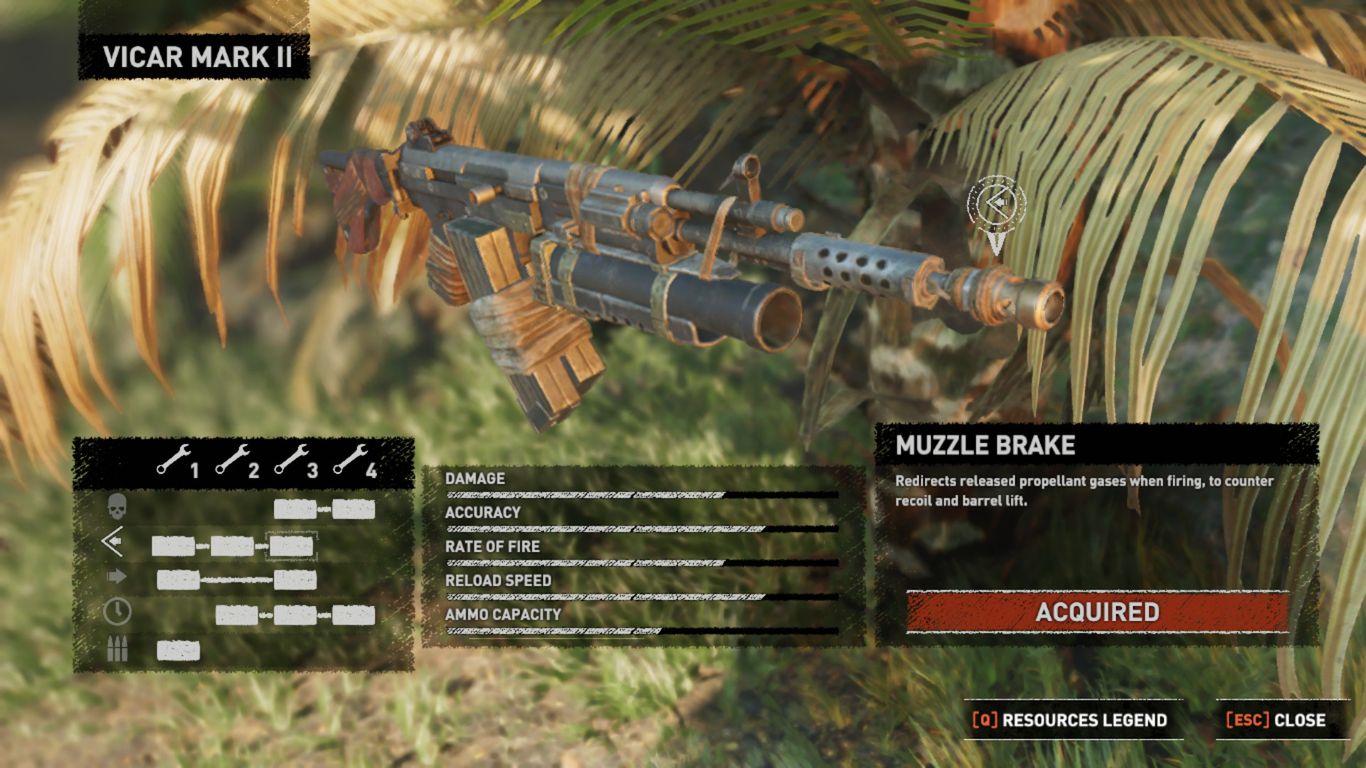
Task: Select the single ammo capacity upgrade node
Action: pos(178,651)
